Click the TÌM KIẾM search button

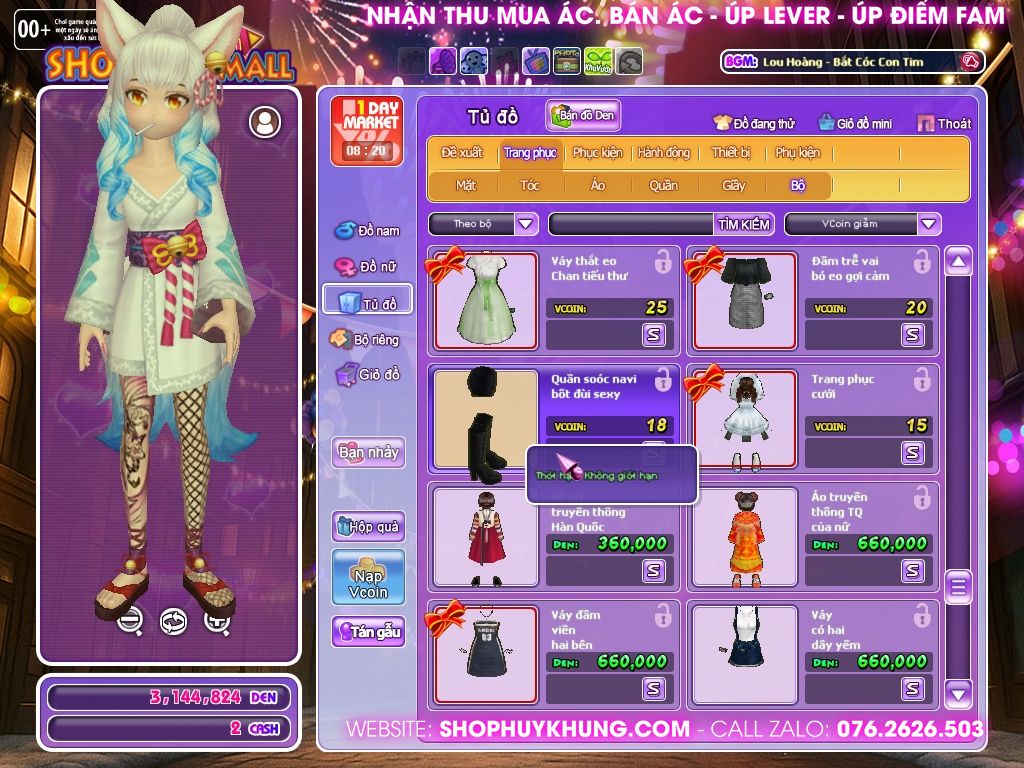coord(743,224)
